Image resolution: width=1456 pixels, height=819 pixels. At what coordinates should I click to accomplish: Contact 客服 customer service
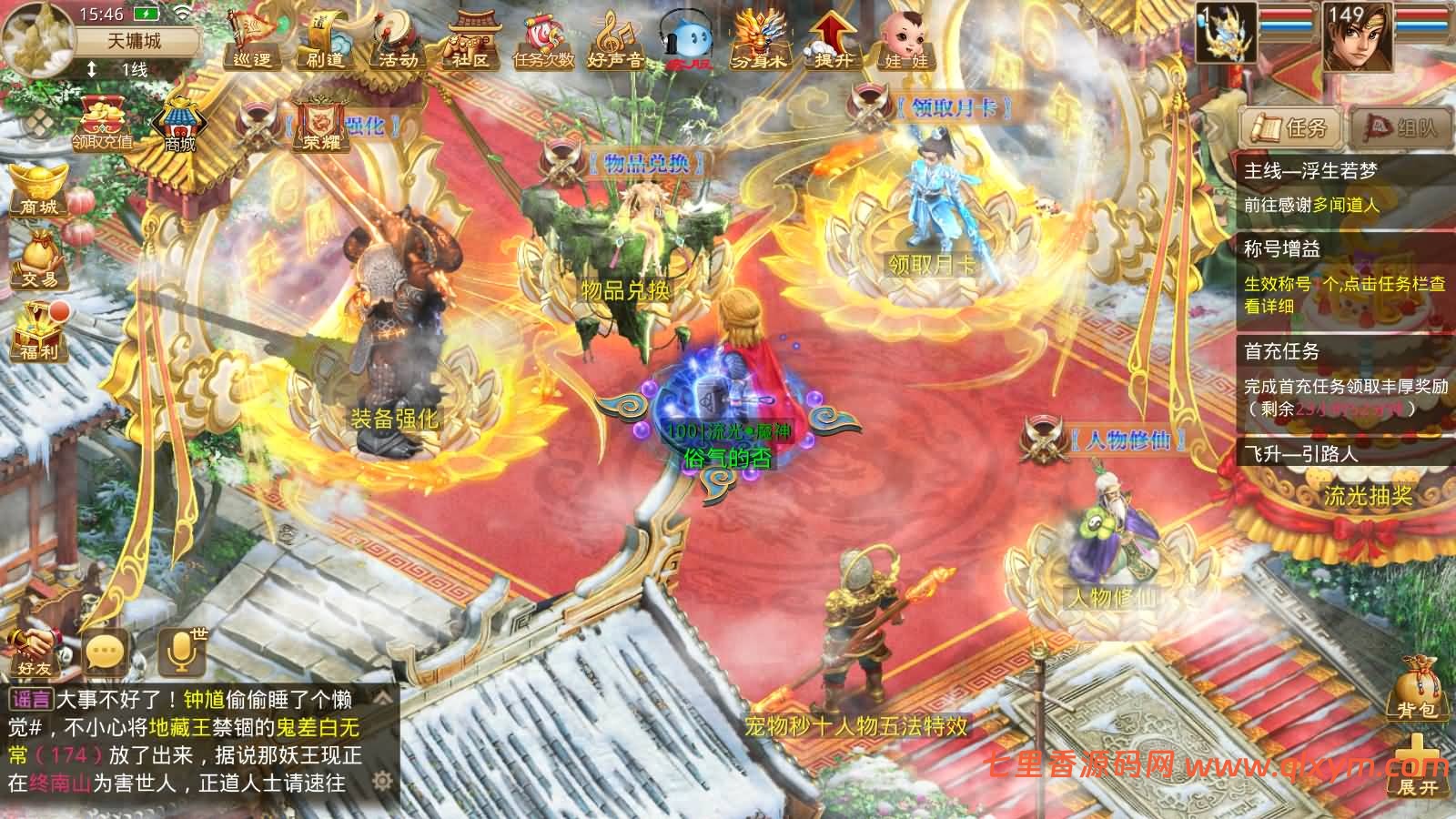click(689, 42)
